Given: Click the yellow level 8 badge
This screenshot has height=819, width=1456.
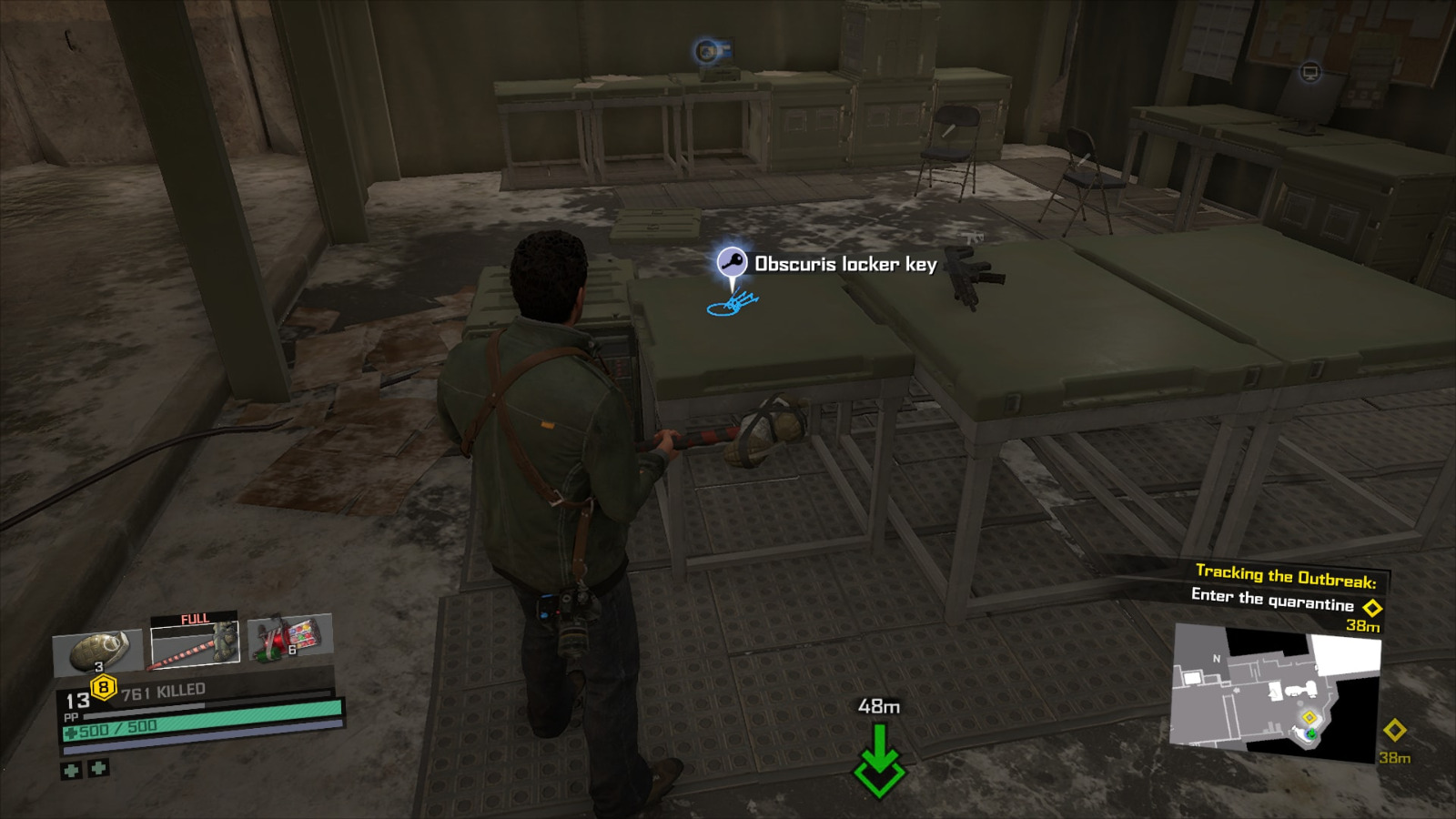Looking at the screenshot, I should (x=103, y=686).
